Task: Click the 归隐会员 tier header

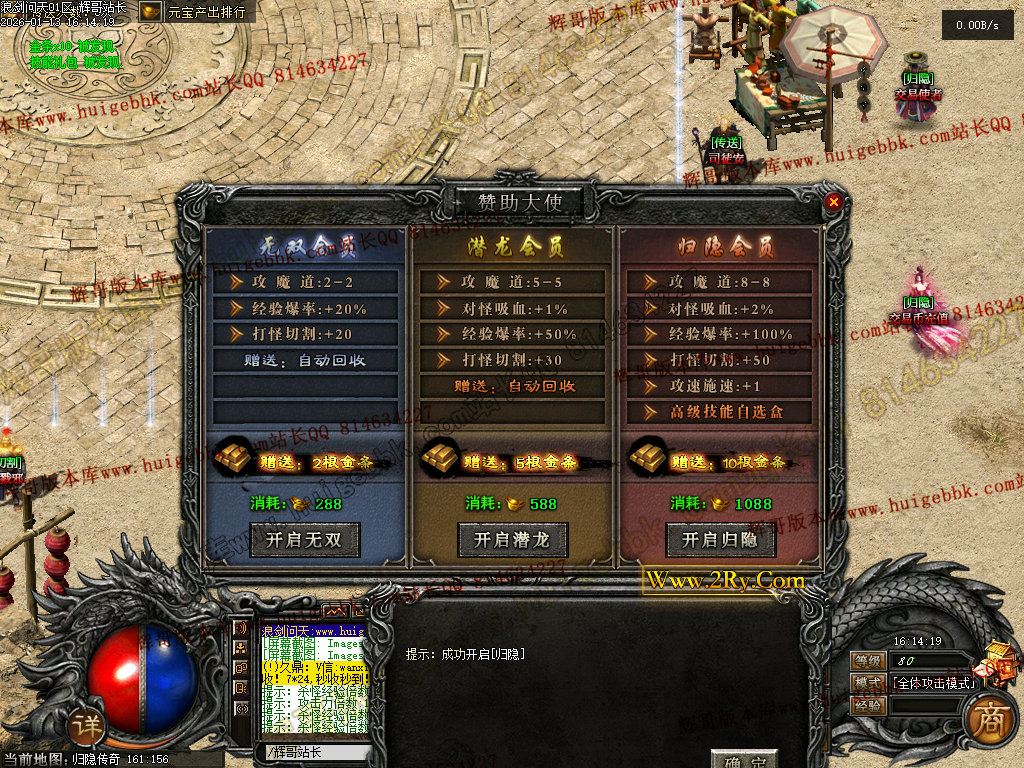Action: coord(720,245)
